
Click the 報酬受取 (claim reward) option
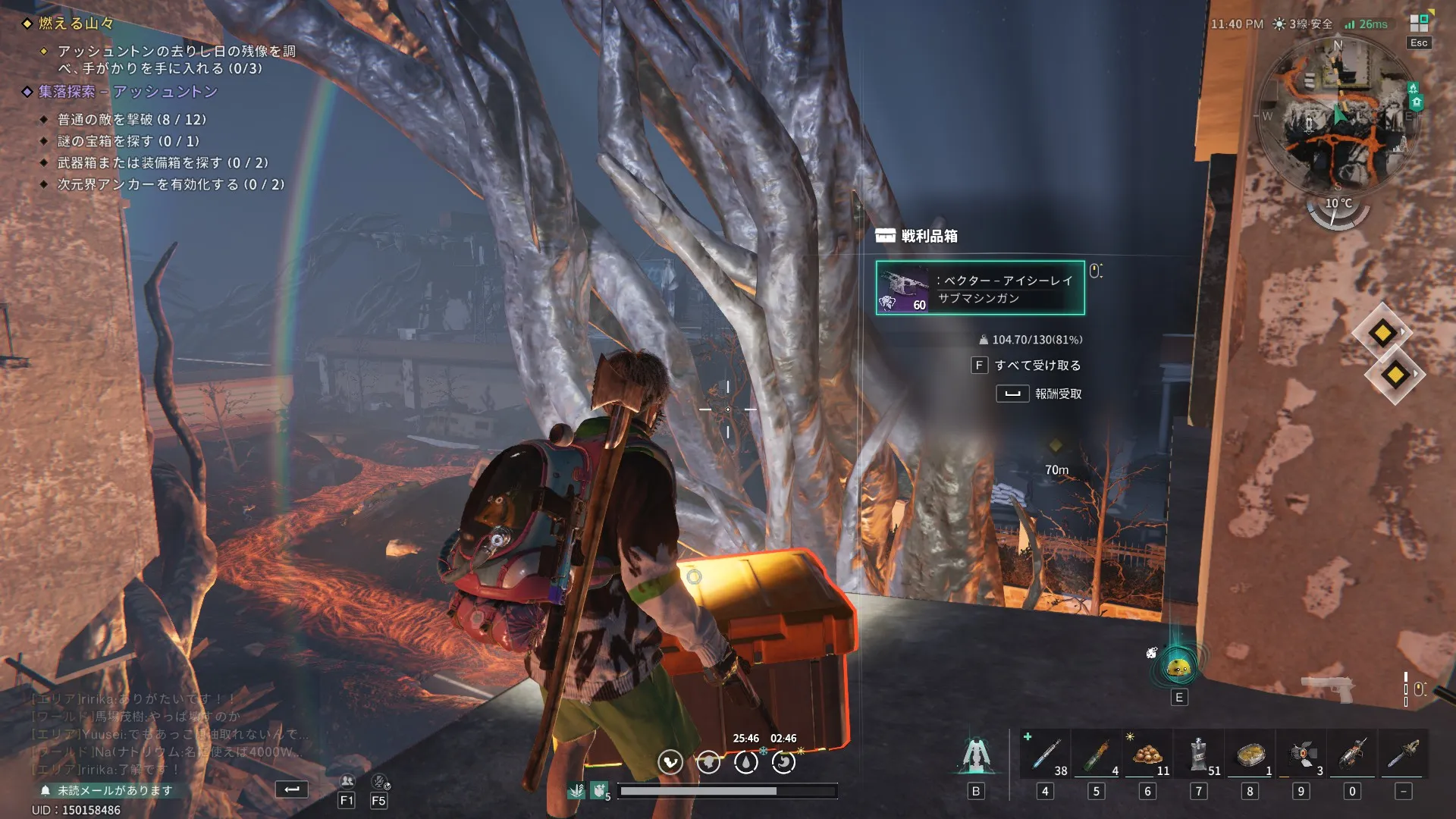pos(1057,394)
